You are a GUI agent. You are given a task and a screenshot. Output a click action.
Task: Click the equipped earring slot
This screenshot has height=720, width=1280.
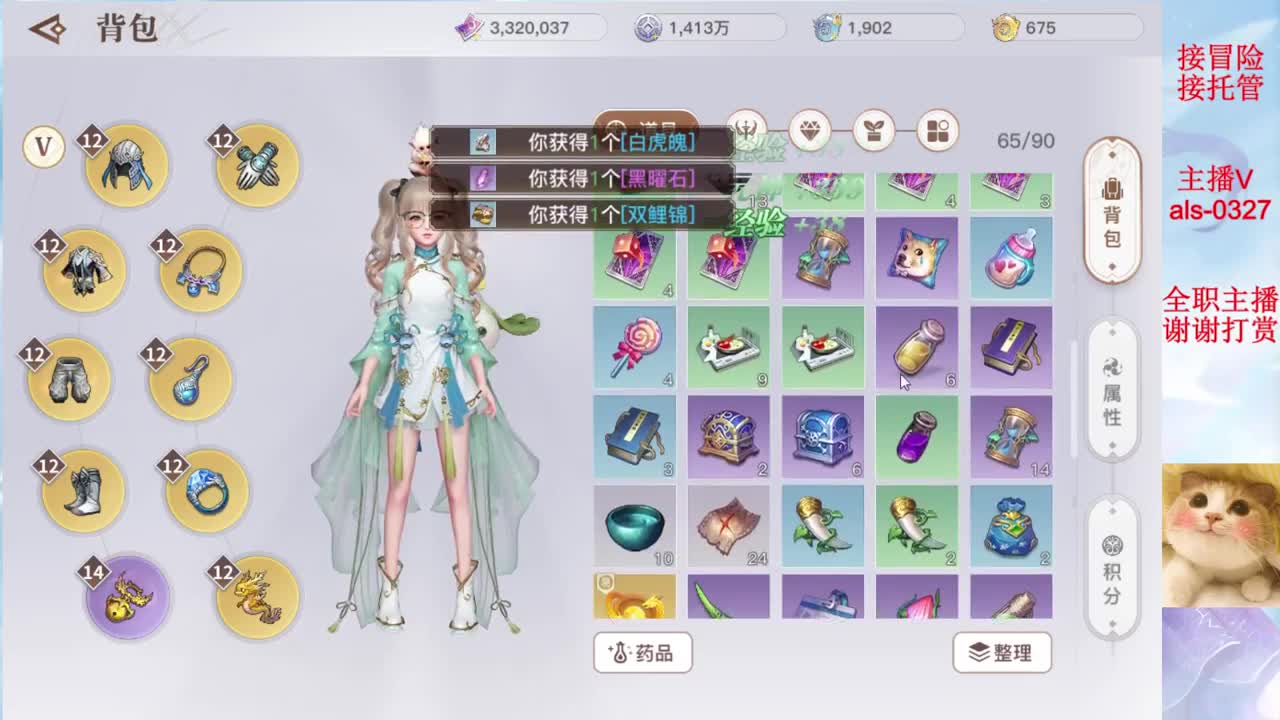coord(192,378)
